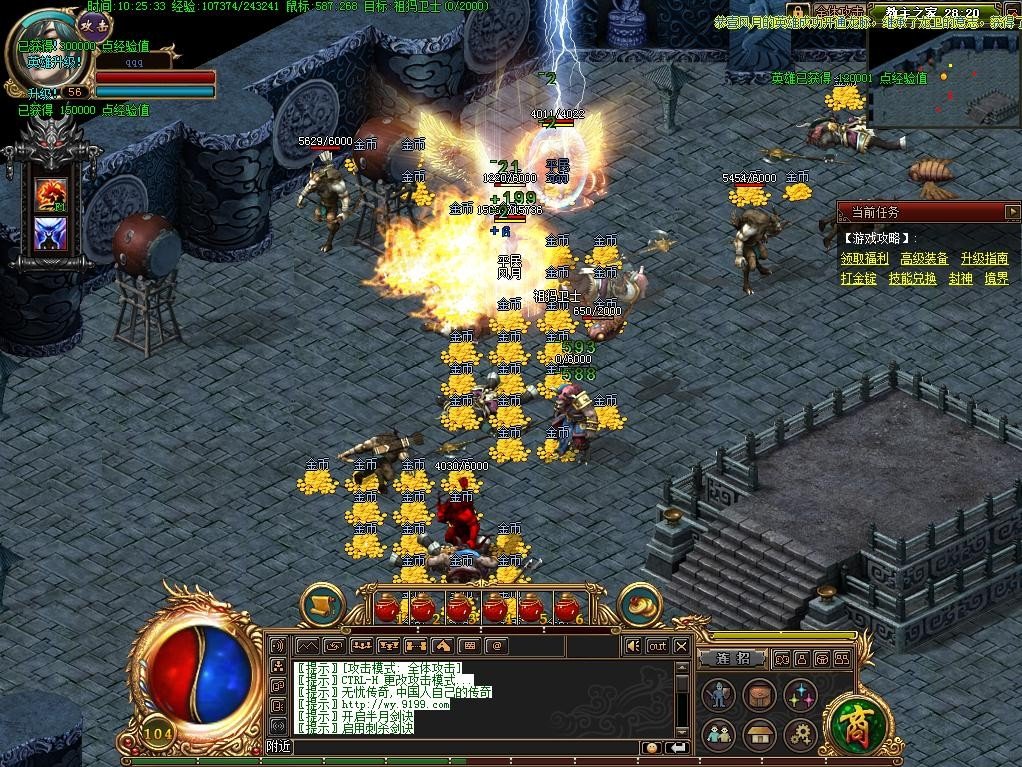The width and height of the screenshot is (1022, 767).
Task: Open the 境界 link
Action: click(996, 279)
